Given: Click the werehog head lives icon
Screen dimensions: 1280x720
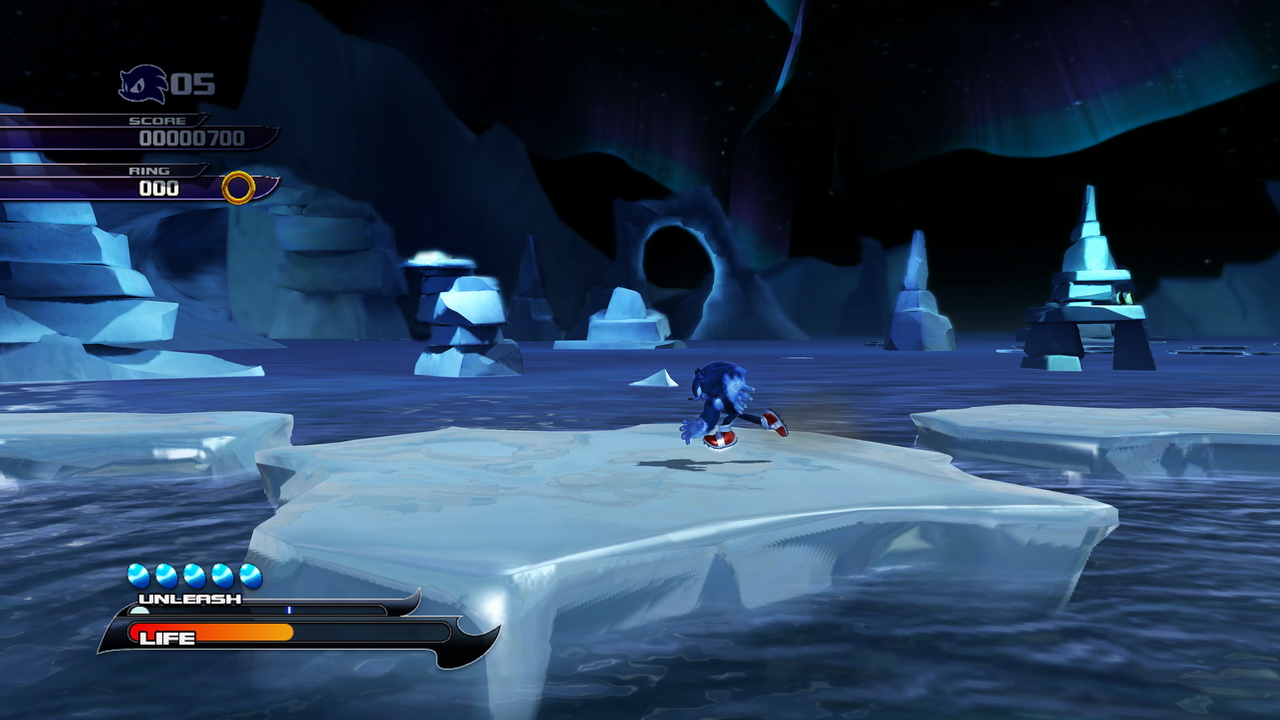Looking at the screenshot, I should coord(142,84).
